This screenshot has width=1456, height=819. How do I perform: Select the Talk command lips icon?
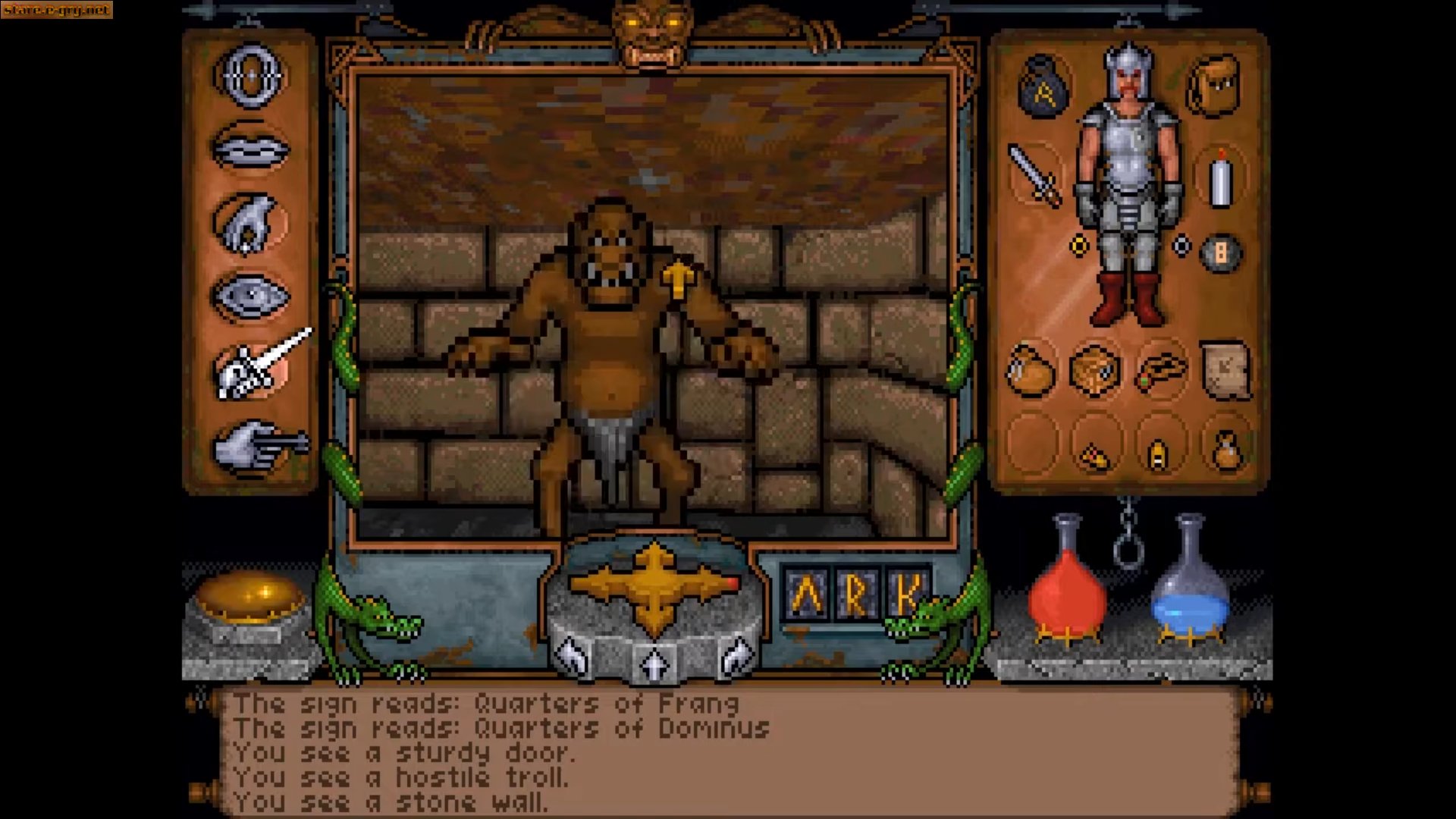click(250, 148)
